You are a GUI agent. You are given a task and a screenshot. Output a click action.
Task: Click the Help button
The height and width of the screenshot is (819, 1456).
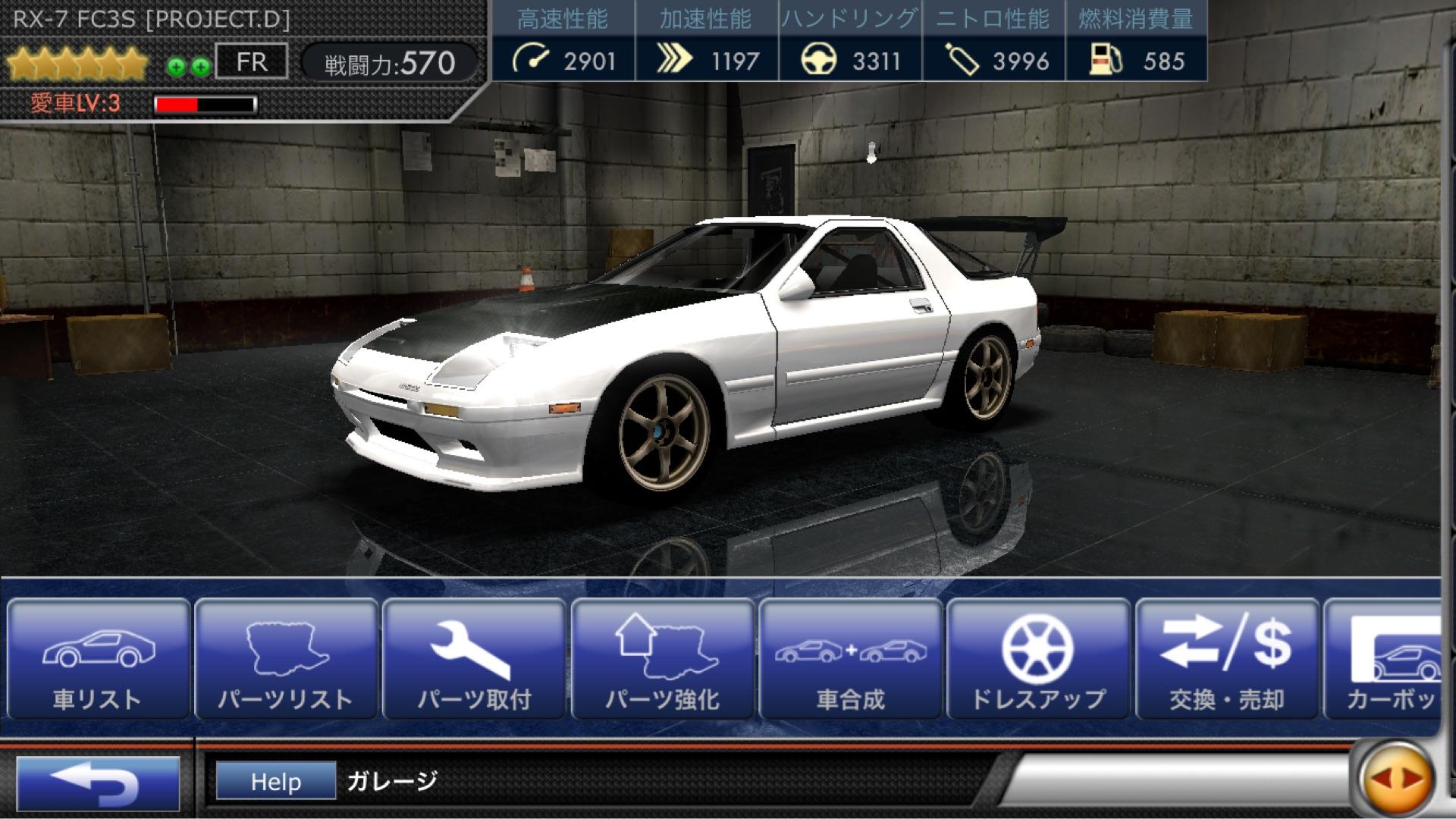[x=276, y=781]
